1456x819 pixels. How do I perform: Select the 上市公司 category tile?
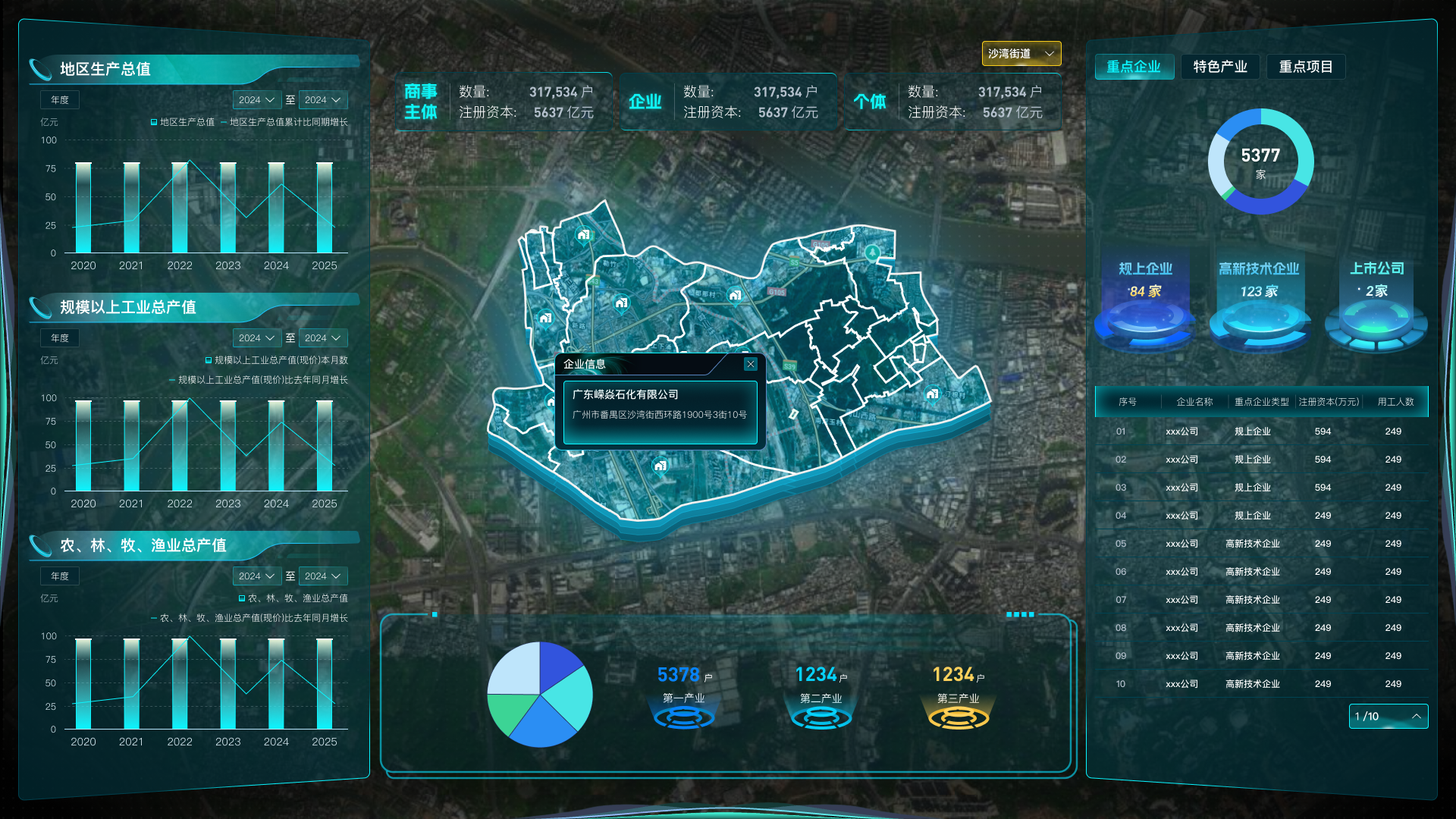click(1376, 303)
